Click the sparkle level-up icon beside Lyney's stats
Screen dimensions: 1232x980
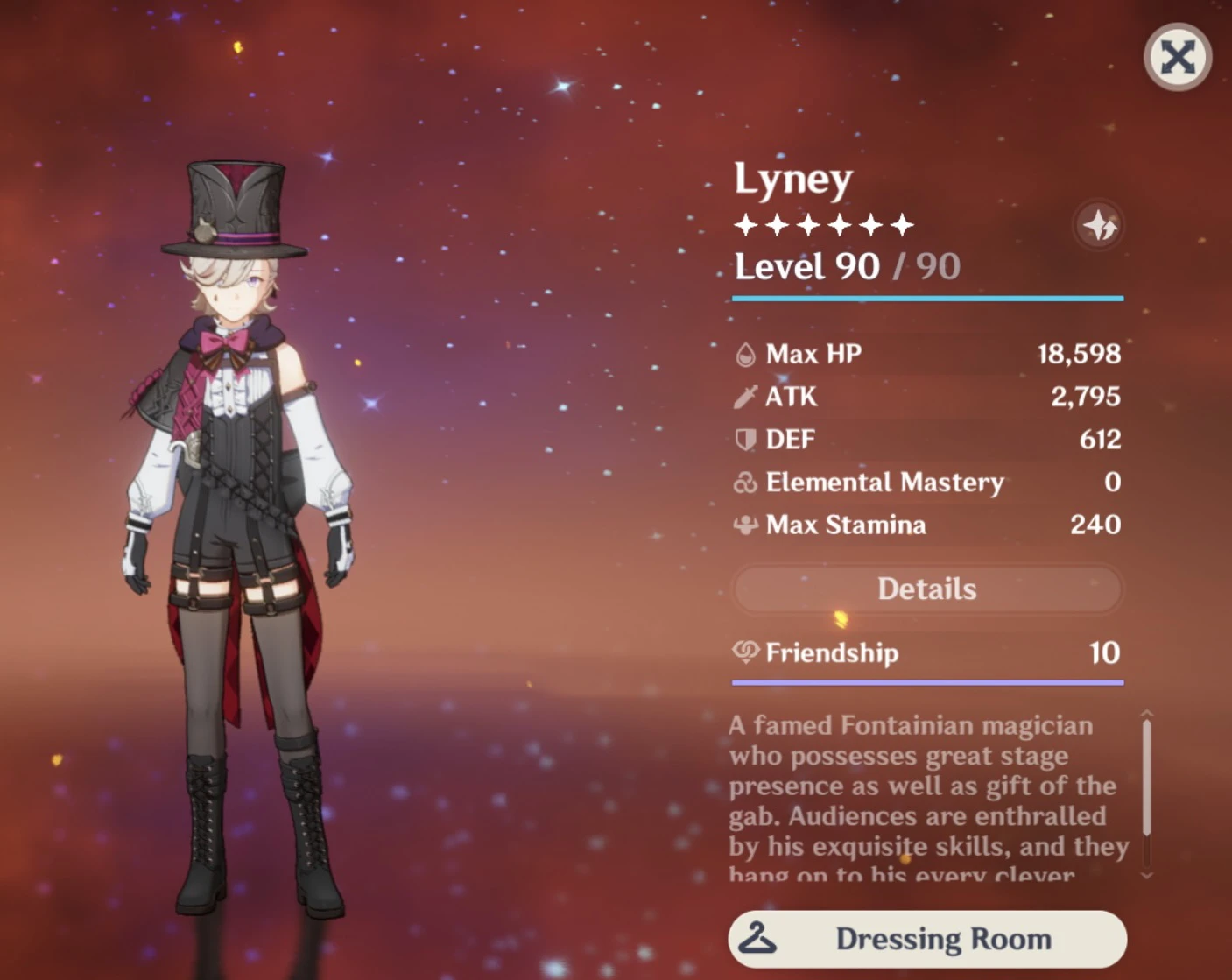point(1100,225)
